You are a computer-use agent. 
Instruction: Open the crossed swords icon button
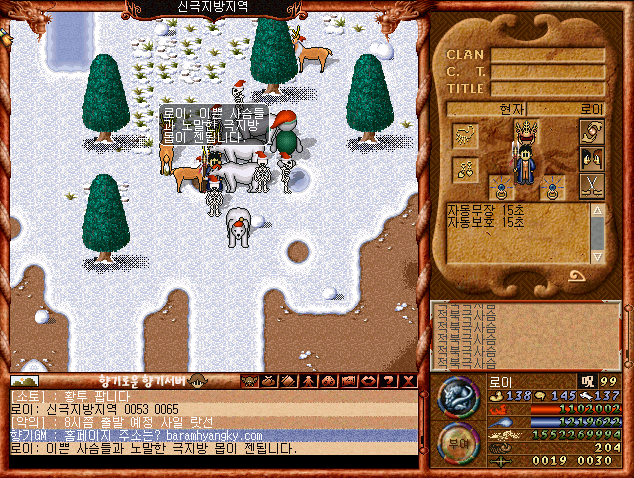(x=591, y=184)
